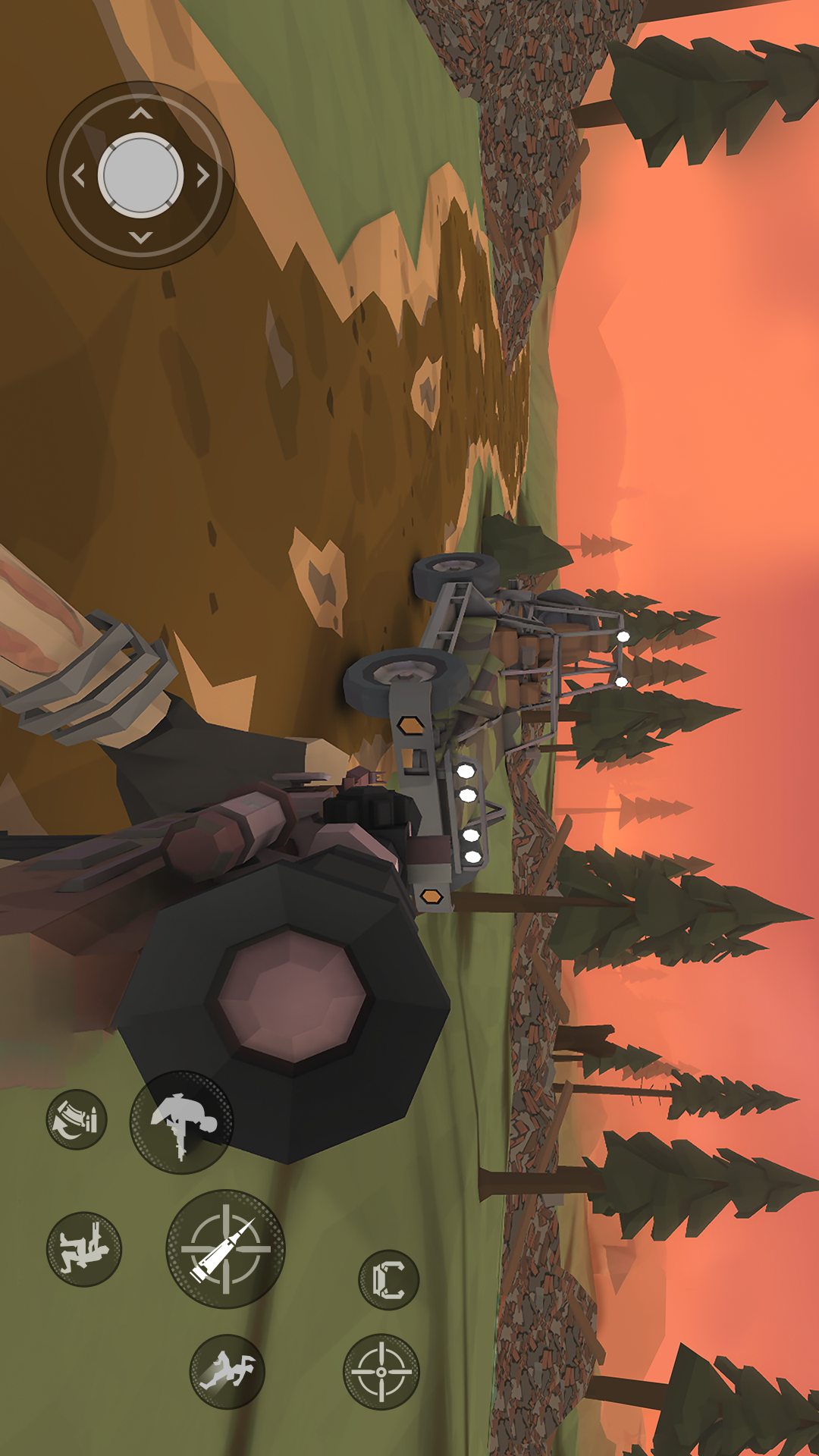Viewport: 819px width, 1456px height.
Task: Activate the crouching soldier stance button
Action: click(x=84, y=1248)
